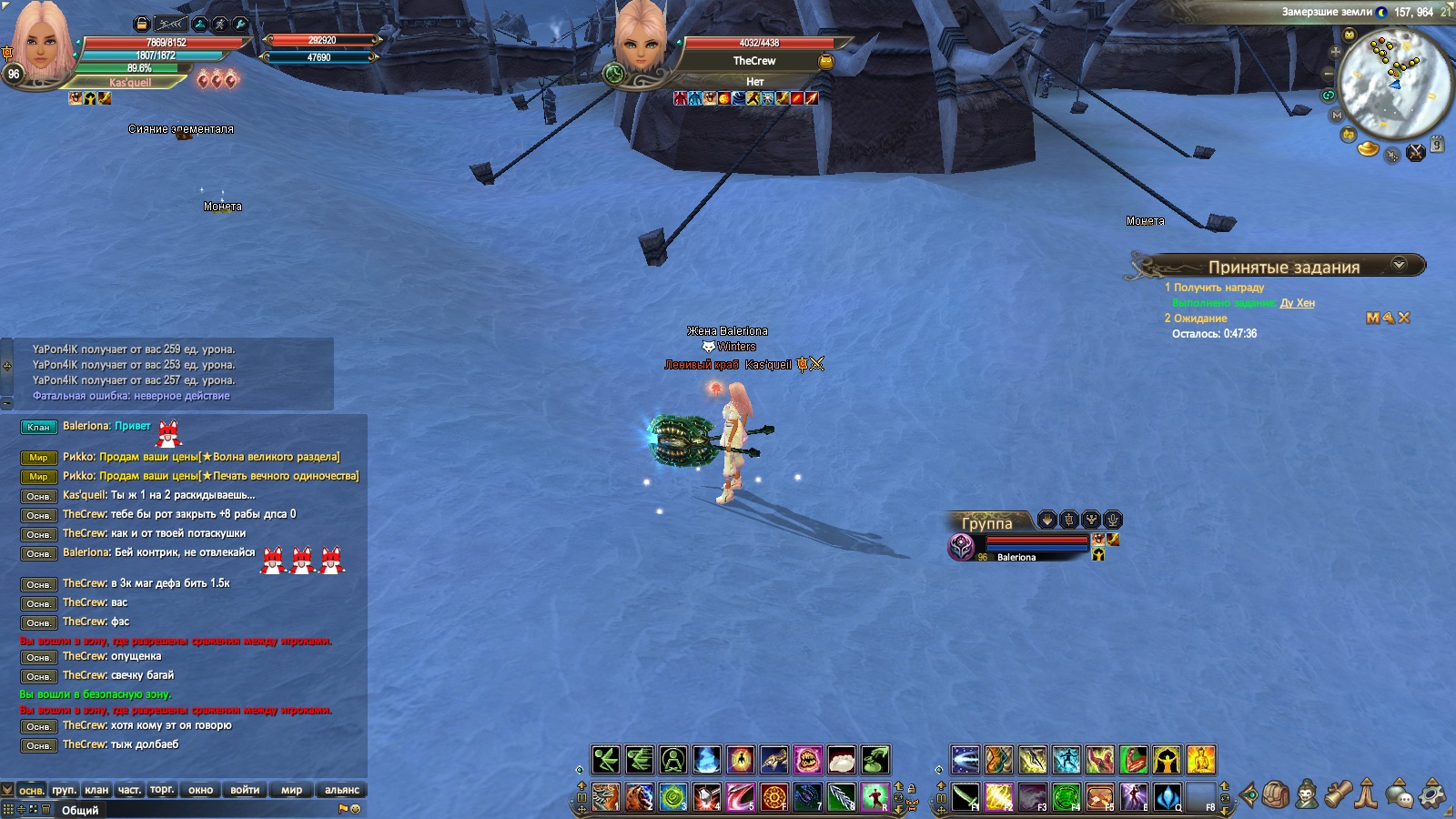Viewport: 1456px width, 819px height.
Task: Activate the golden meditating Buddha skill
Action: (1200, 760)
